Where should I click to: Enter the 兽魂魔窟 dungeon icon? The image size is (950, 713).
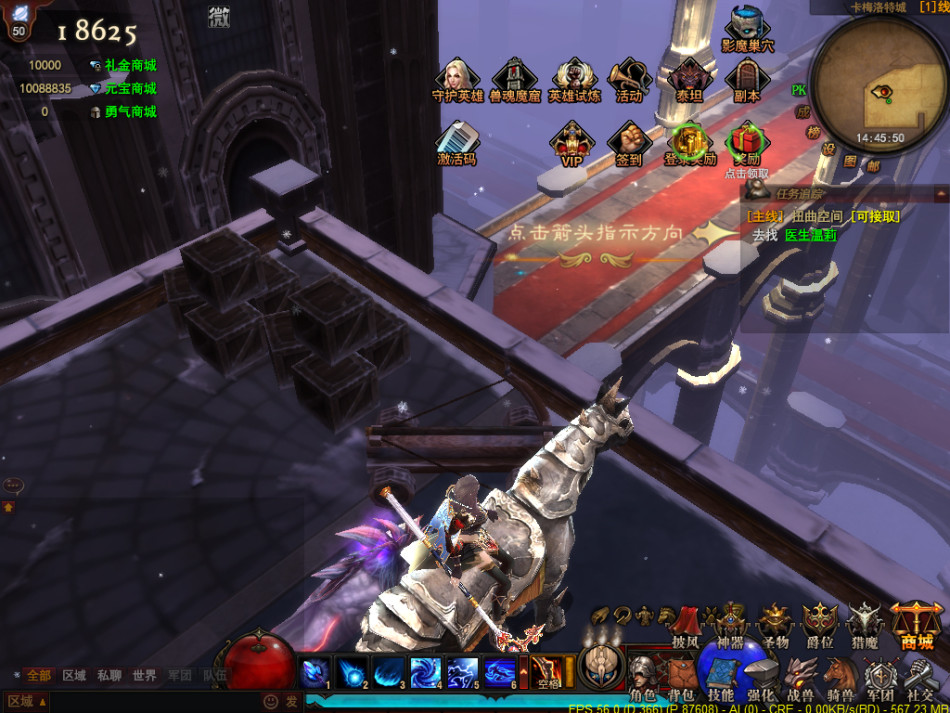click(x=515, y=79)
